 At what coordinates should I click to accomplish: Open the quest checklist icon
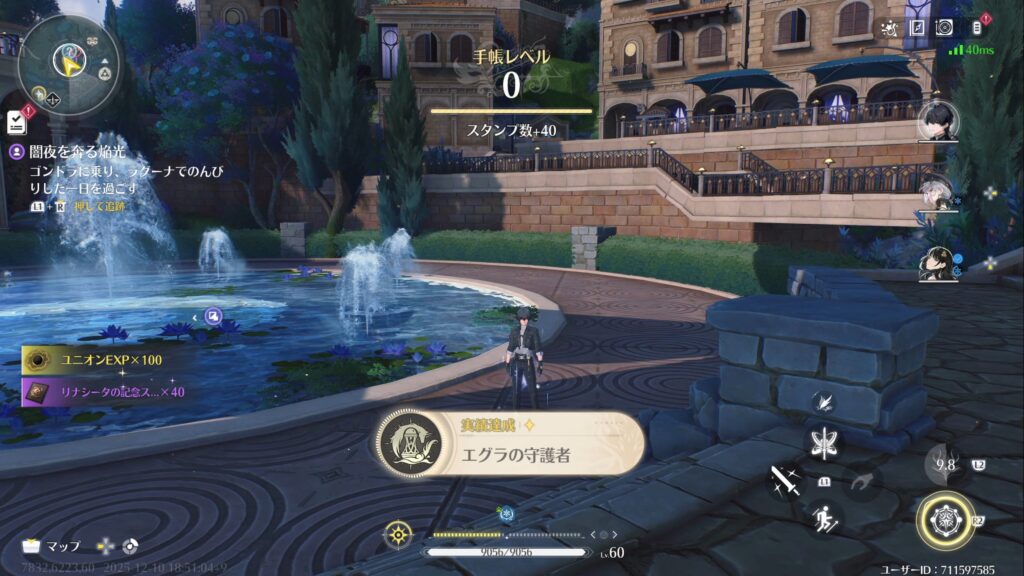(17, 122)
